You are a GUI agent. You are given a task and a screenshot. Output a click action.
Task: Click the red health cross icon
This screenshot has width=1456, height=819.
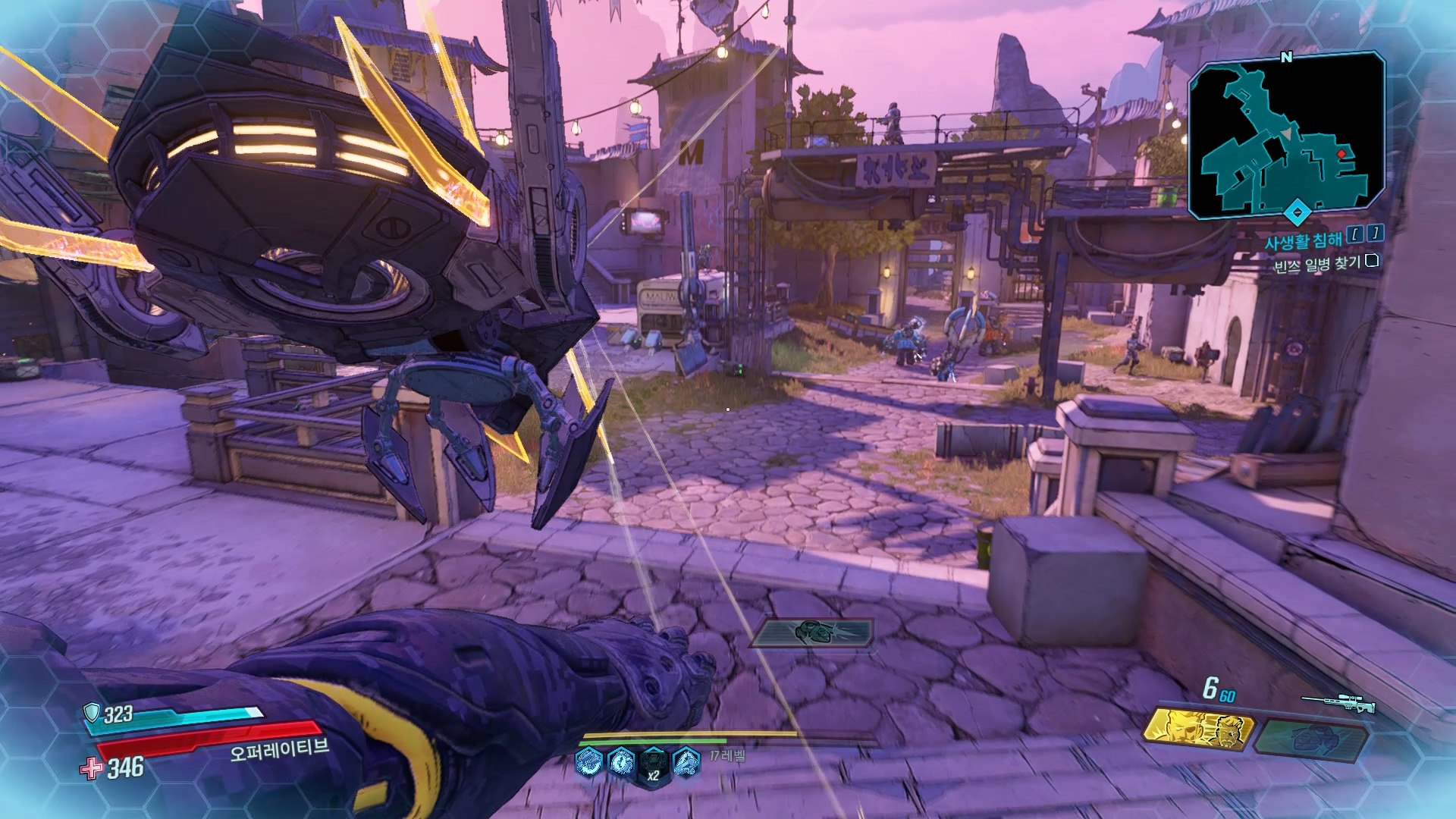91,768
